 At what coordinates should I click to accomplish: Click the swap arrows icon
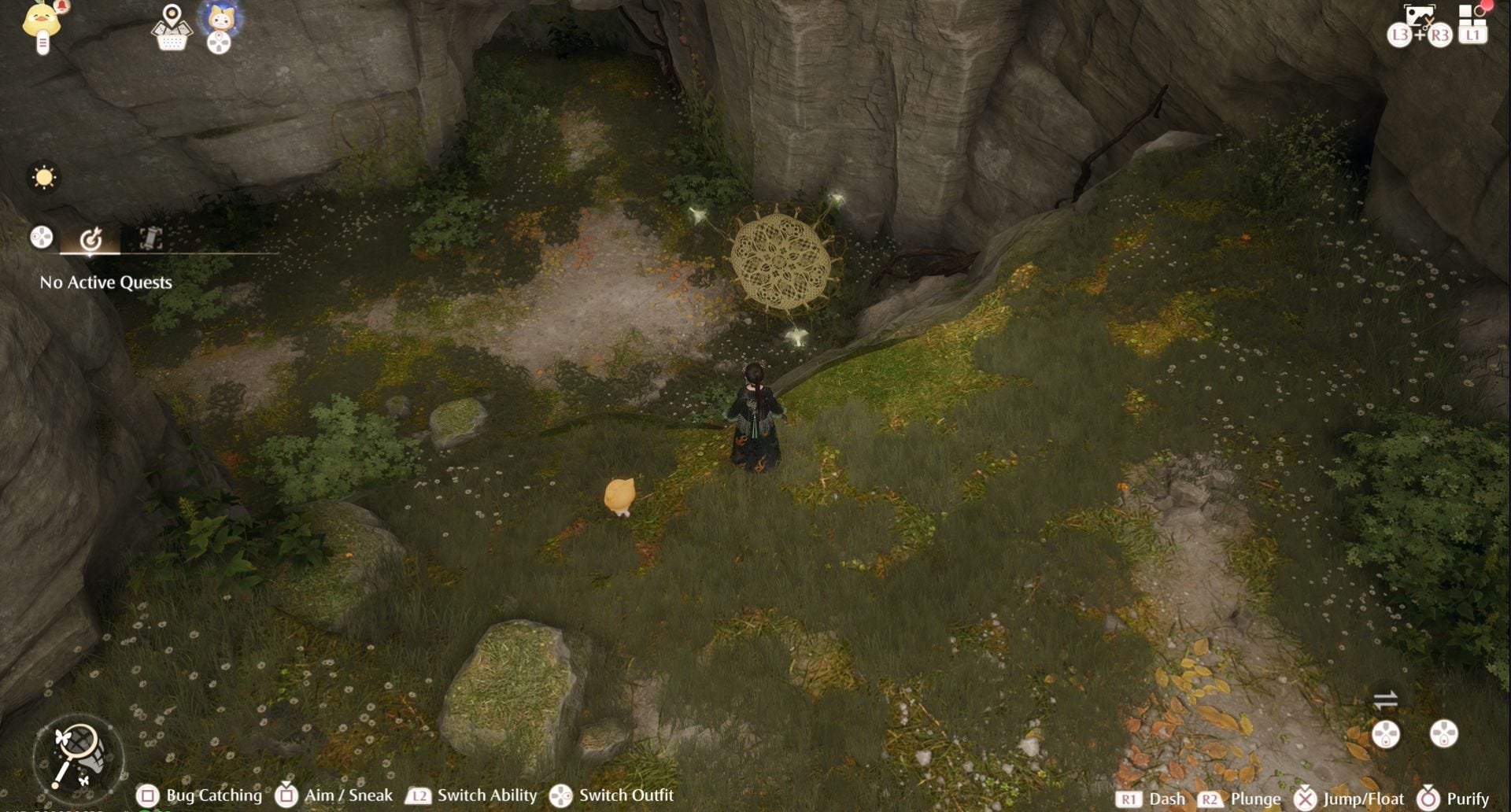click(1385, 699)
